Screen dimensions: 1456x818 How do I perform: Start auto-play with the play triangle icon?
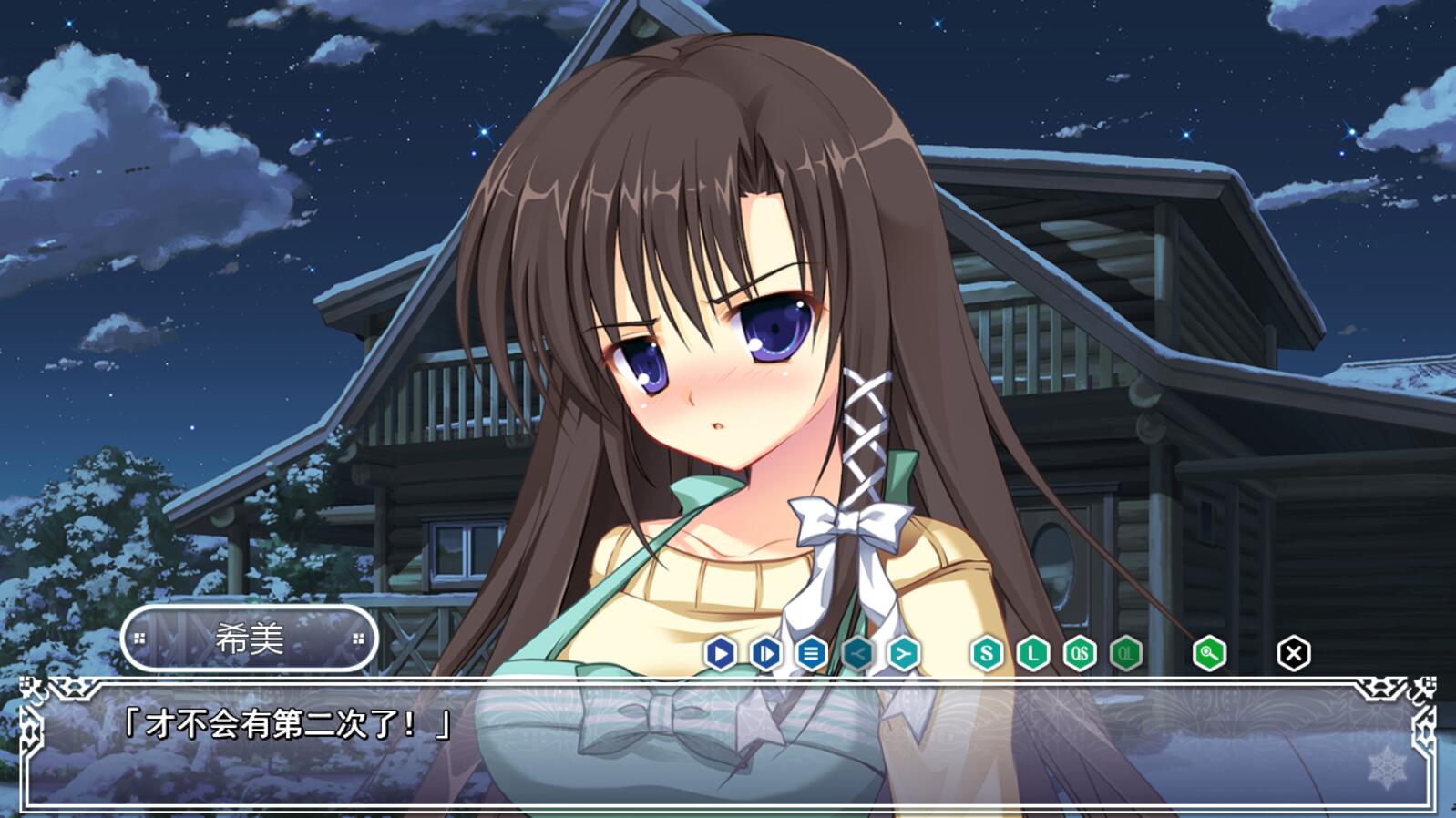click(721, 653)
